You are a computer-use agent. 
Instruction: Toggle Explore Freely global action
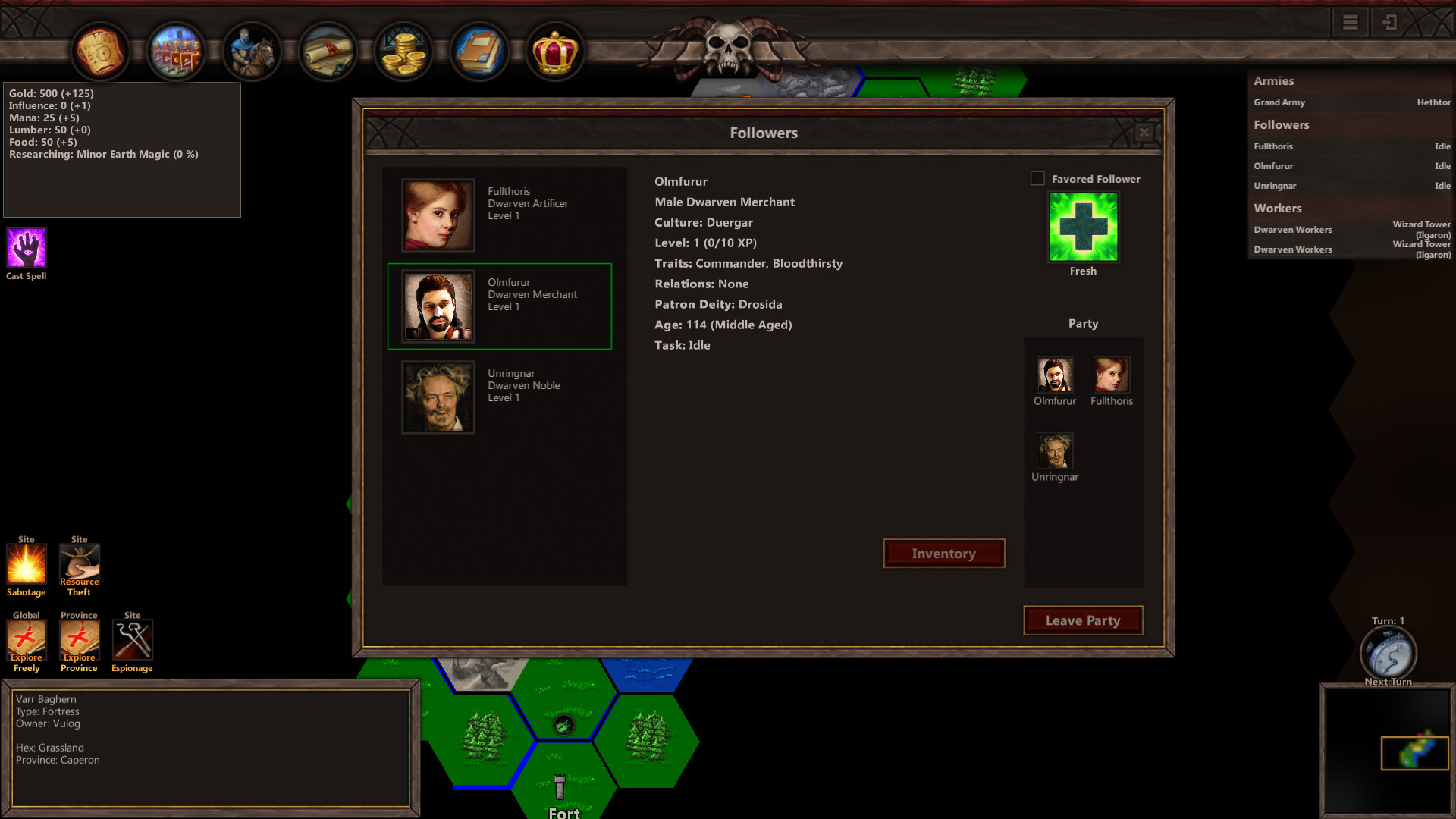tap(26, 641)
